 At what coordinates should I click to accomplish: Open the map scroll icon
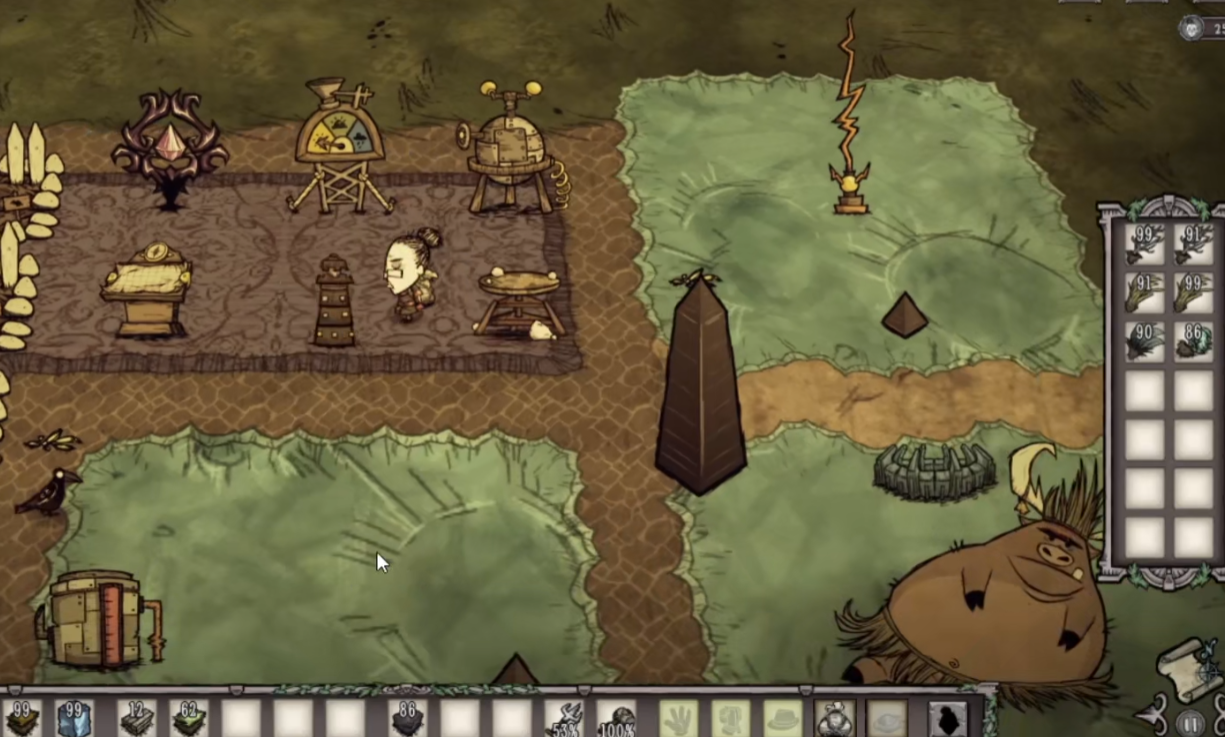1190,668
